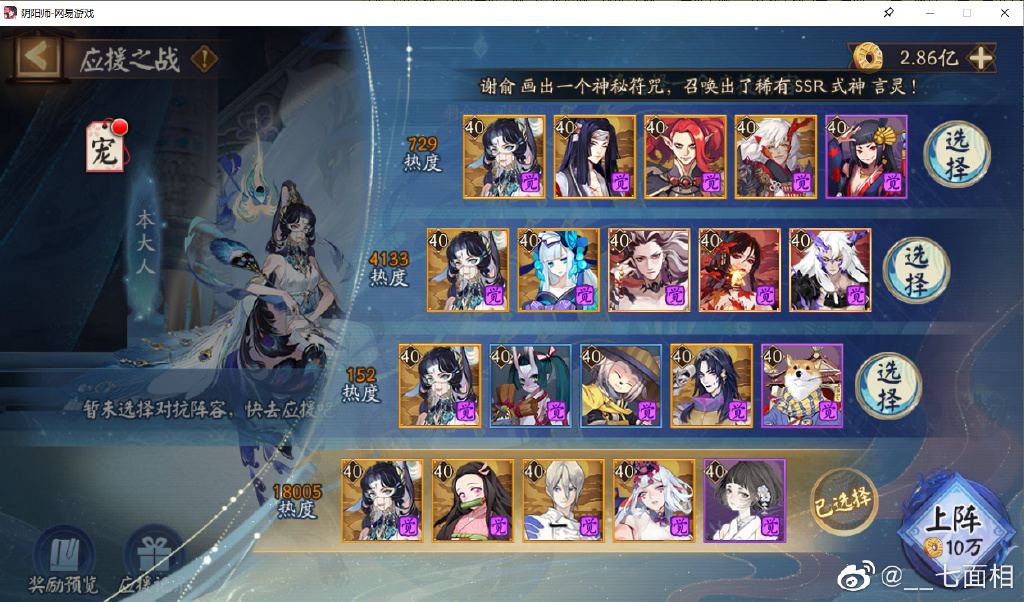Choose 选择 for the 152 热度 lineup

(888, 384)
